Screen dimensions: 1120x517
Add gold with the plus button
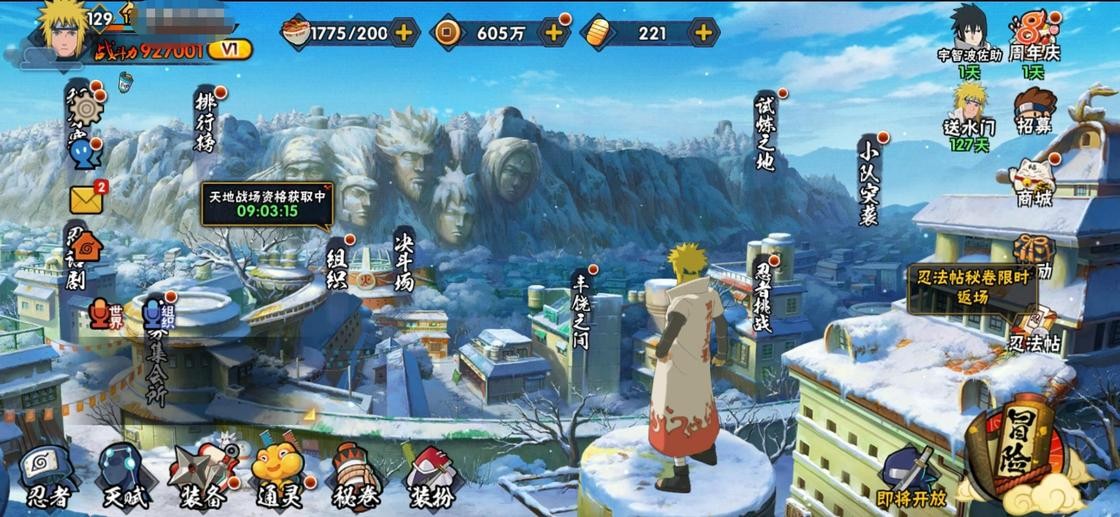(x=704, y=32)
